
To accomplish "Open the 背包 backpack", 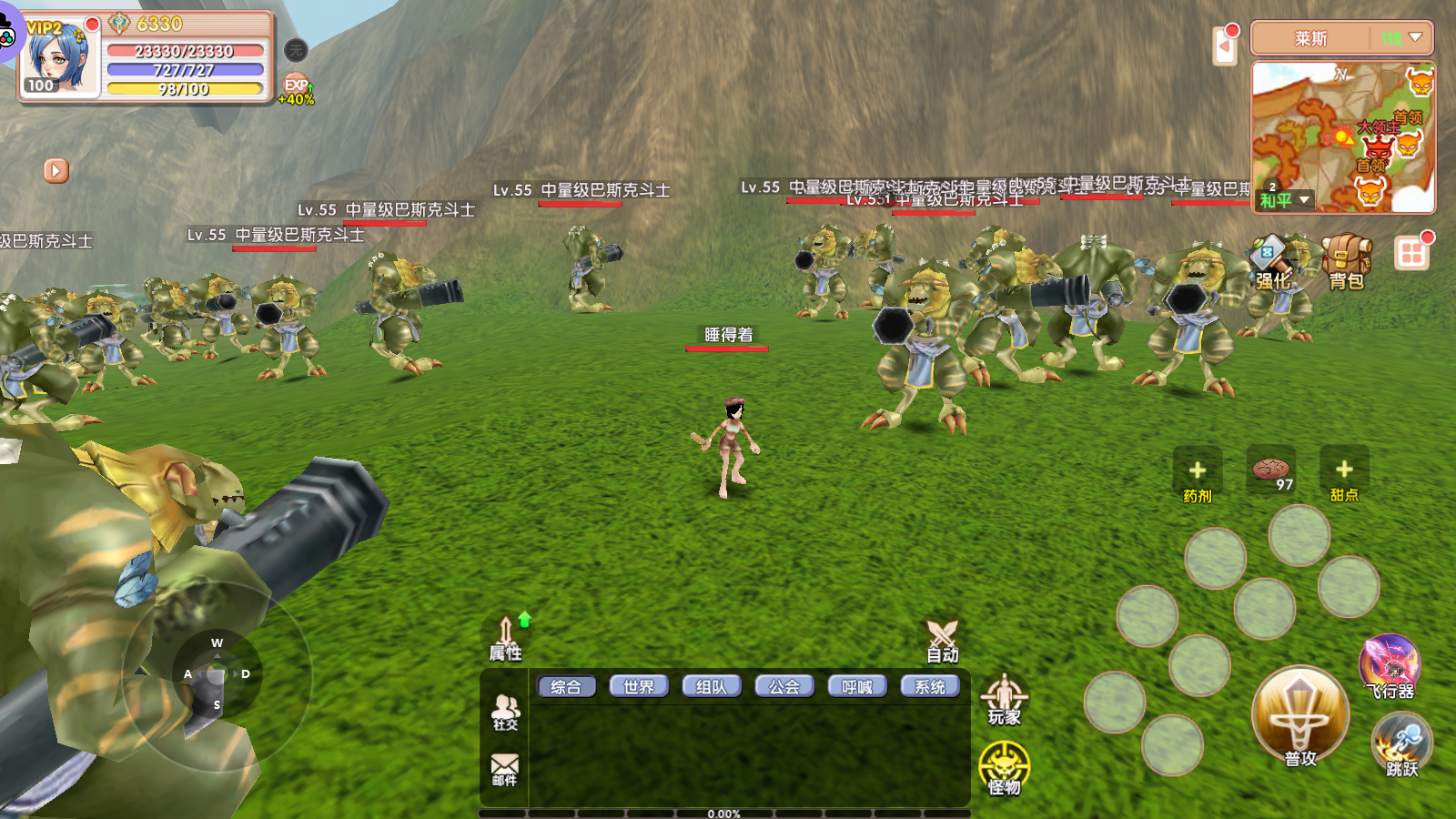I will click(1346, 261).
